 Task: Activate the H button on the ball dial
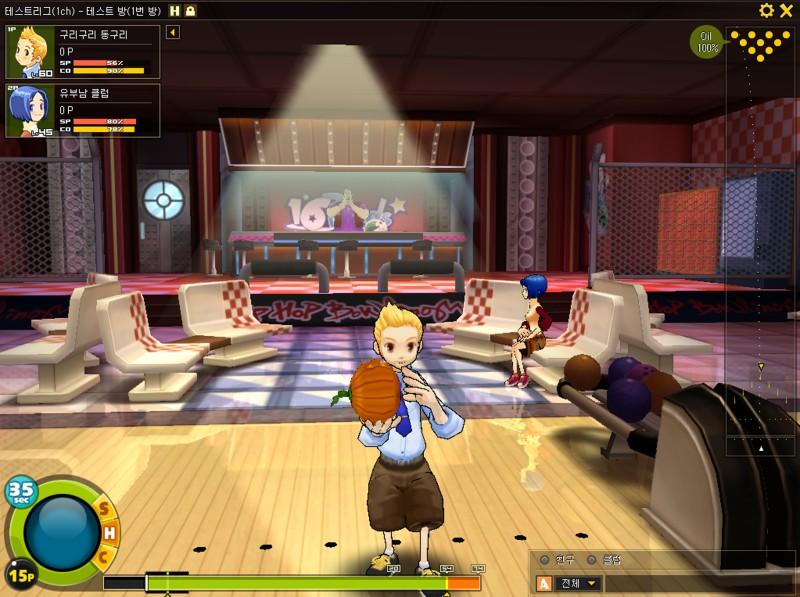coord(108,533)
